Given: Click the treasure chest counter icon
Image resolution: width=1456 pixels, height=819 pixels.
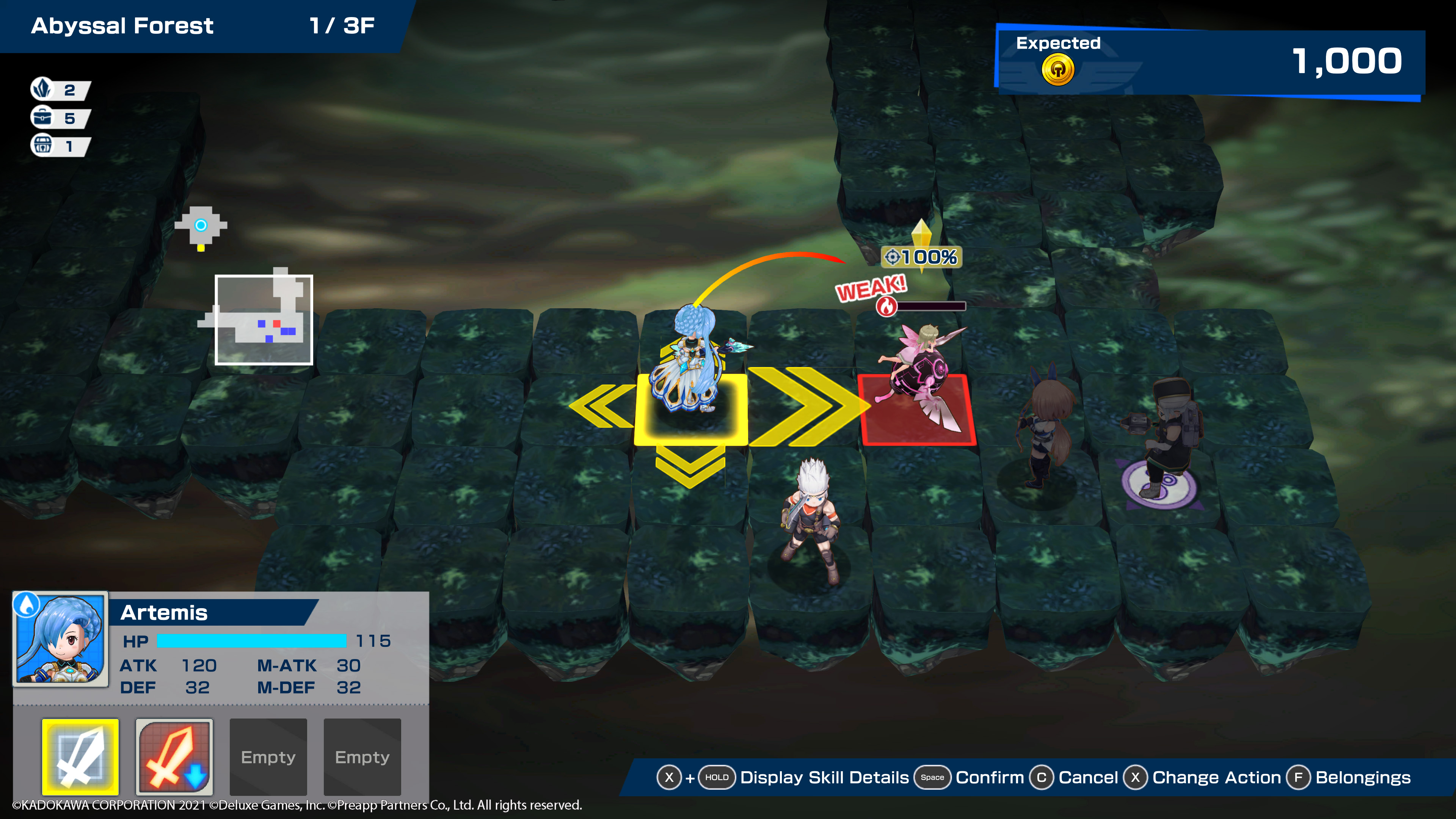Looking at the screenshot, I should point(42,146).
